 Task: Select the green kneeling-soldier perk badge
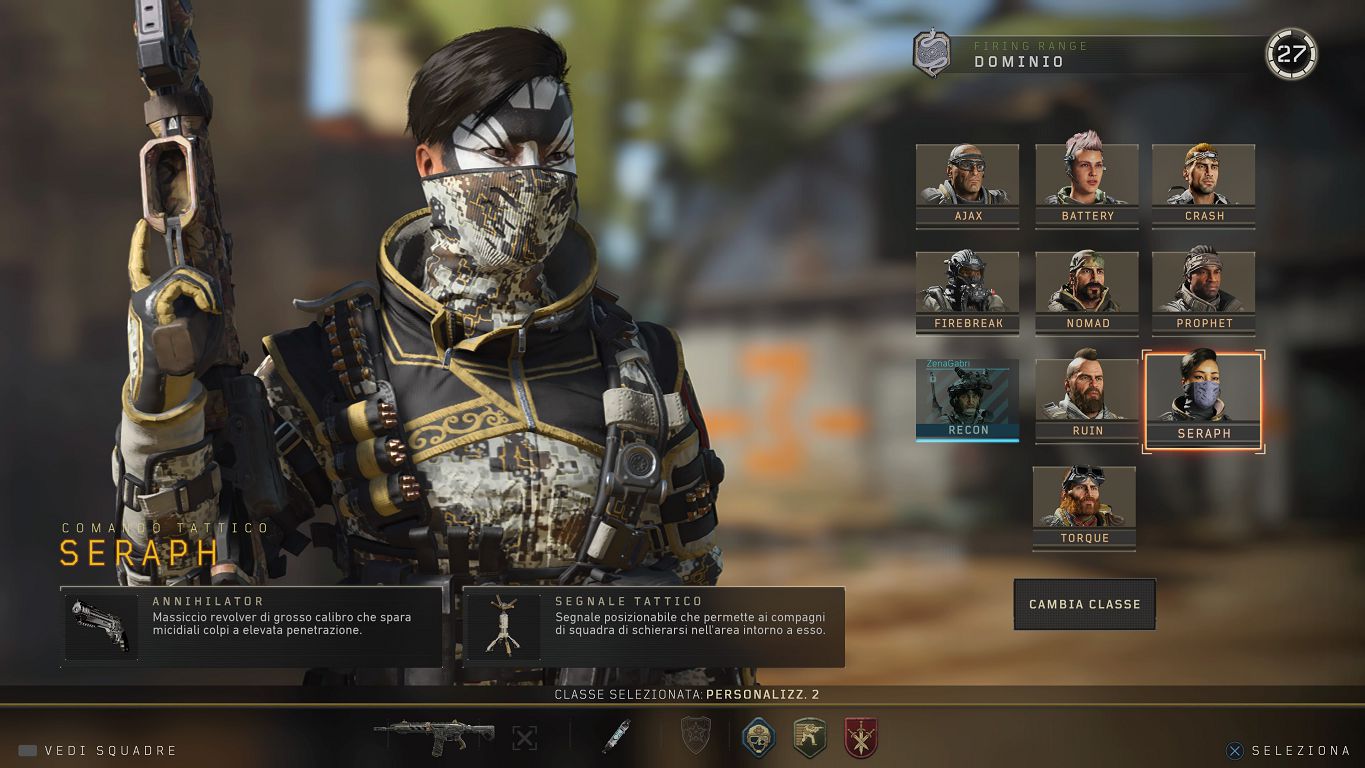pos(809,737)
